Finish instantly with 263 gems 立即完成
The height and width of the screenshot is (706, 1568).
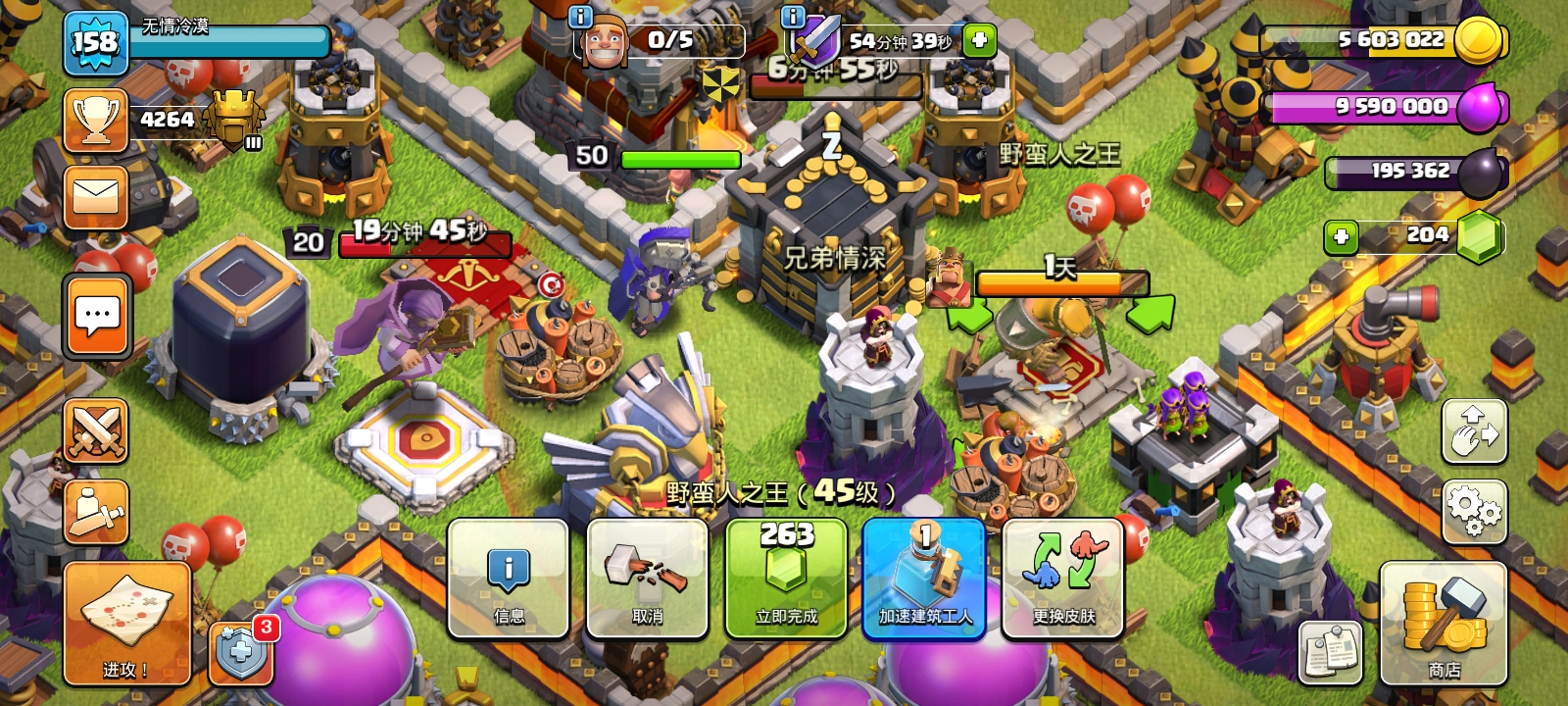[786, 579]
